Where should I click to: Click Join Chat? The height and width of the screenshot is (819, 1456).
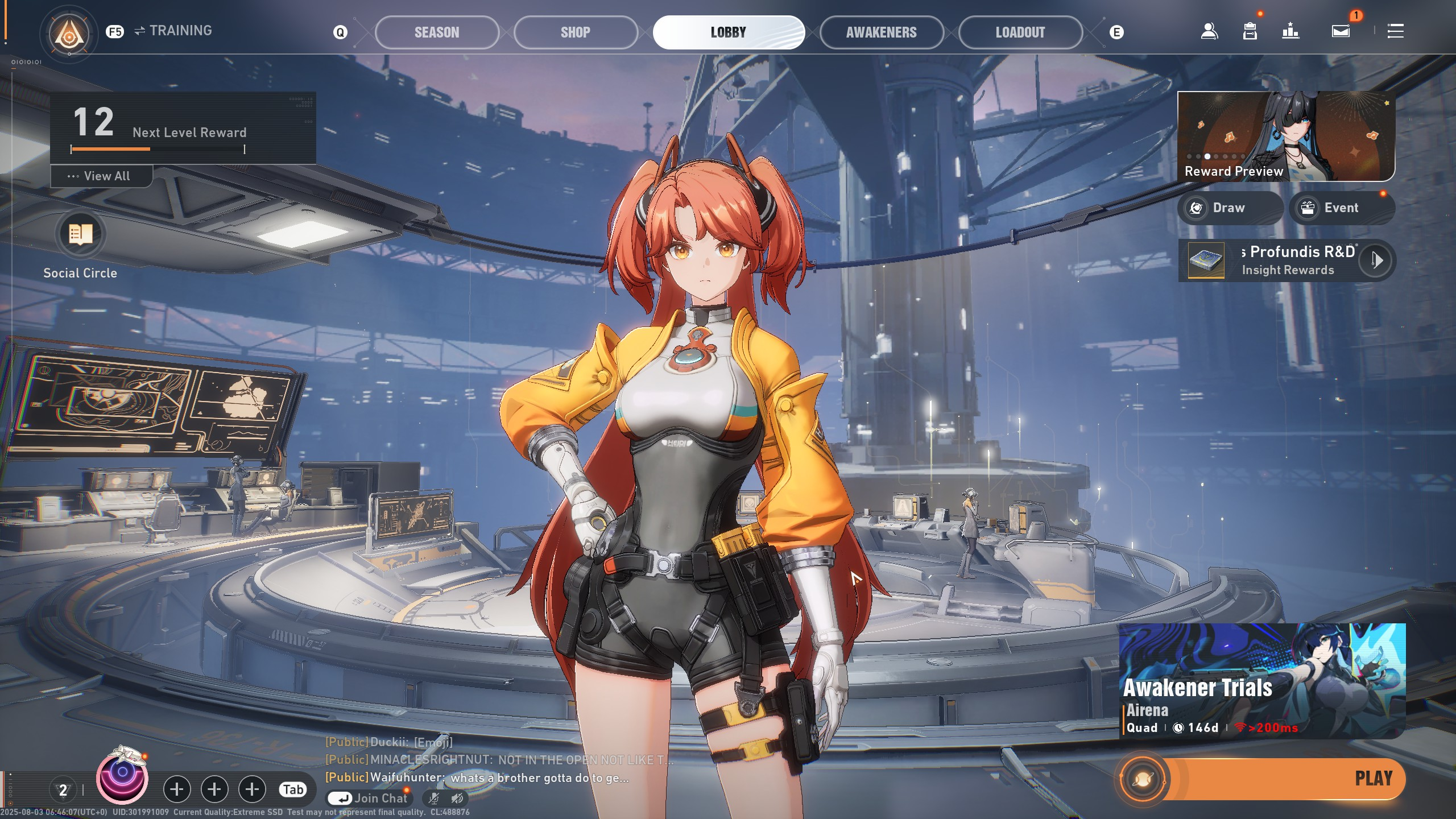(x=370, y=799)
